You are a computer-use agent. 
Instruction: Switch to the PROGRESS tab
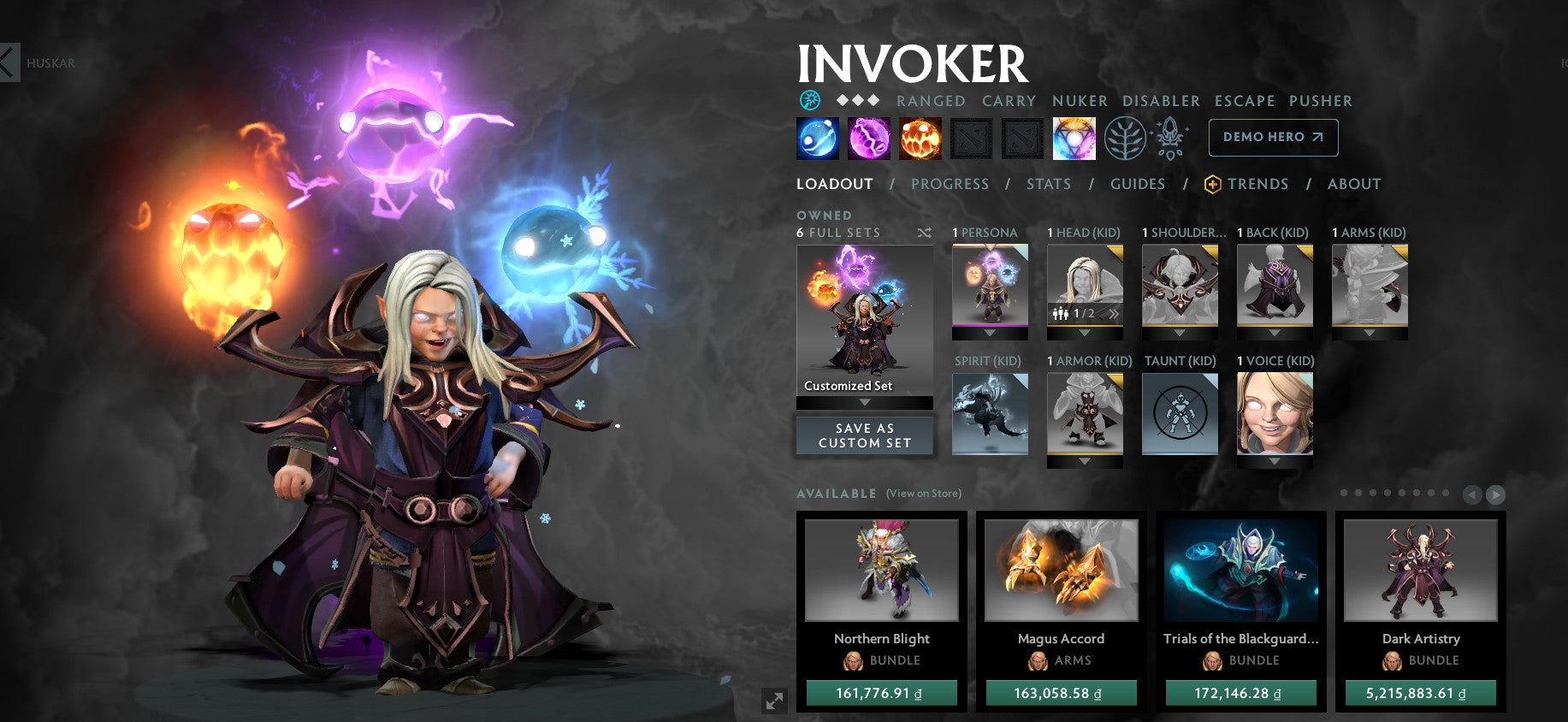[950, 184]
